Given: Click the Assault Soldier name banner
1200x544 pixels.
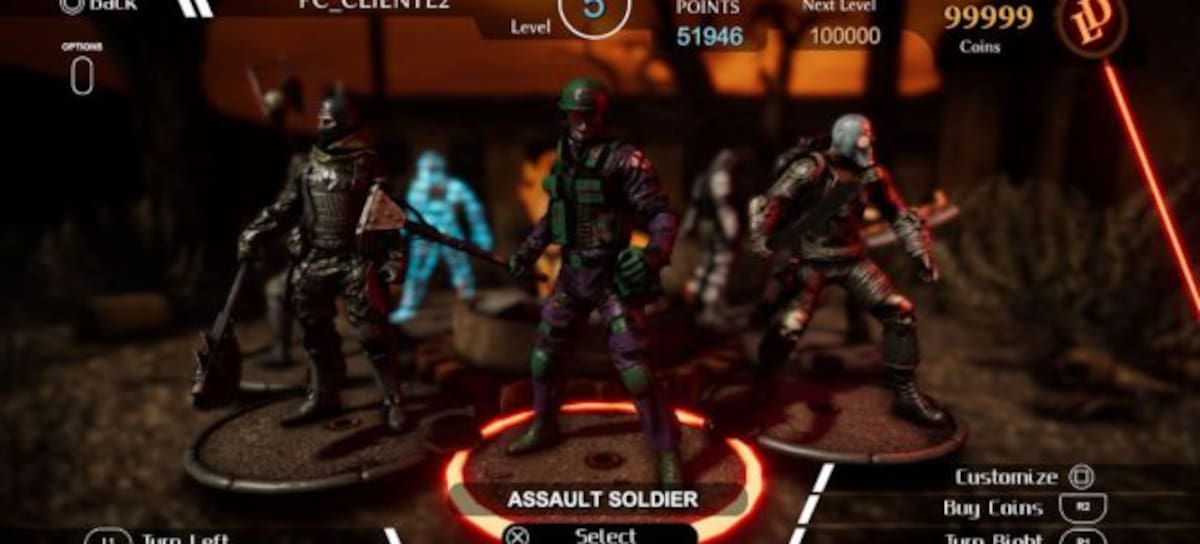Looking at the screenshot, I should tap(602, 498).
